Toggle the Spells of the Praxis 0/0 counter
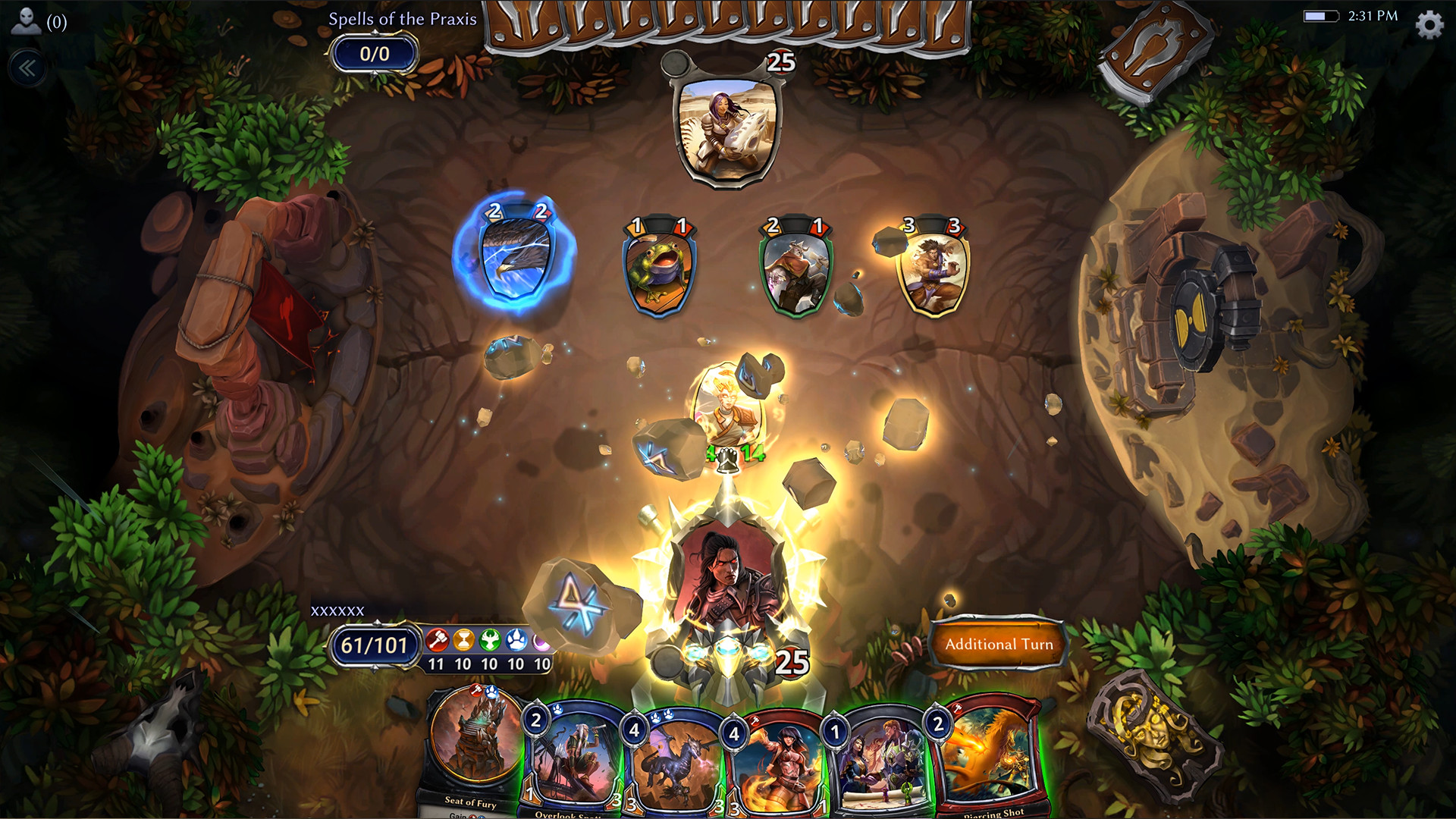 [x=375, y=55]
